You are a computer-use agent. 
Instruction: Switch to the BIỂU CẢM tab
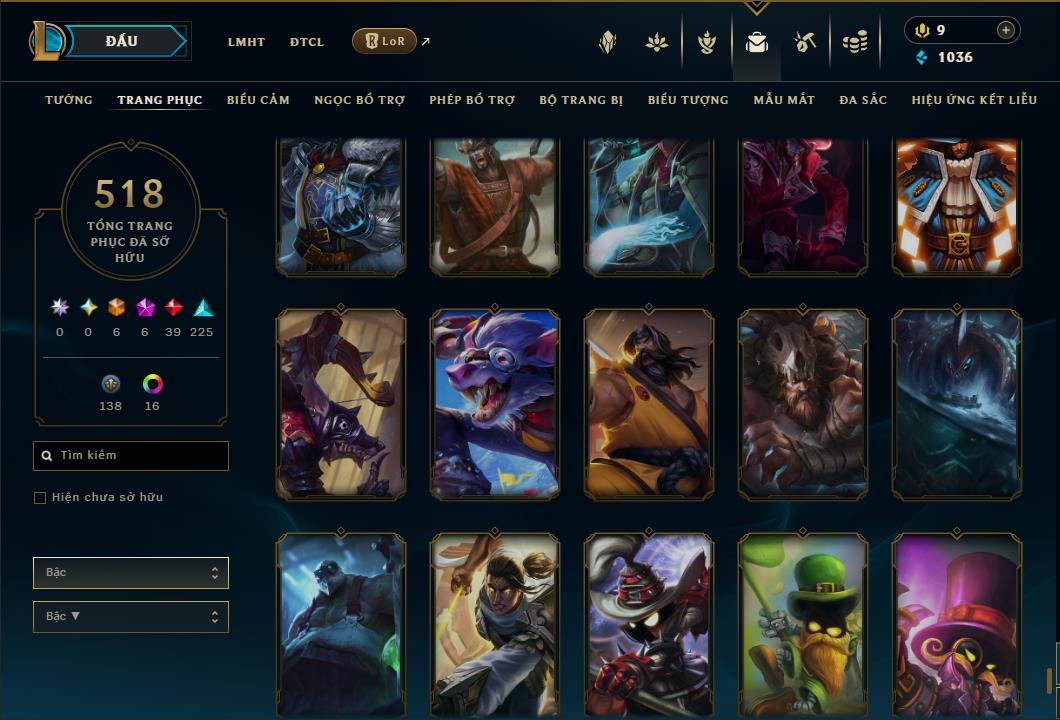258,100
